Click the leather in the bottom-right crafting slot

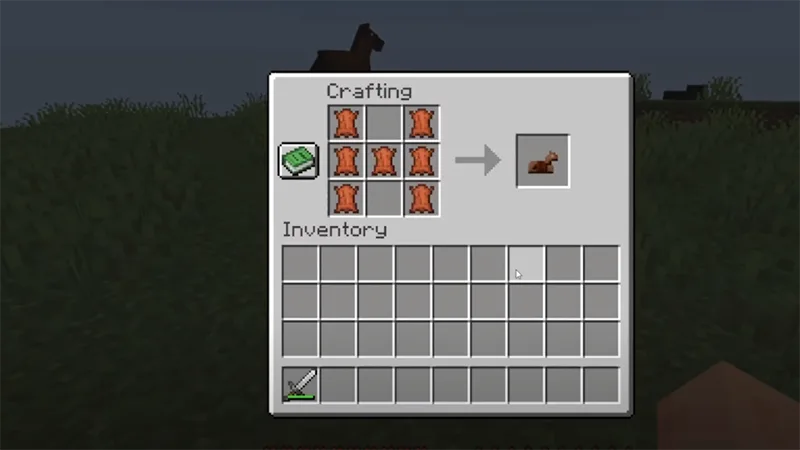[422, 197]
